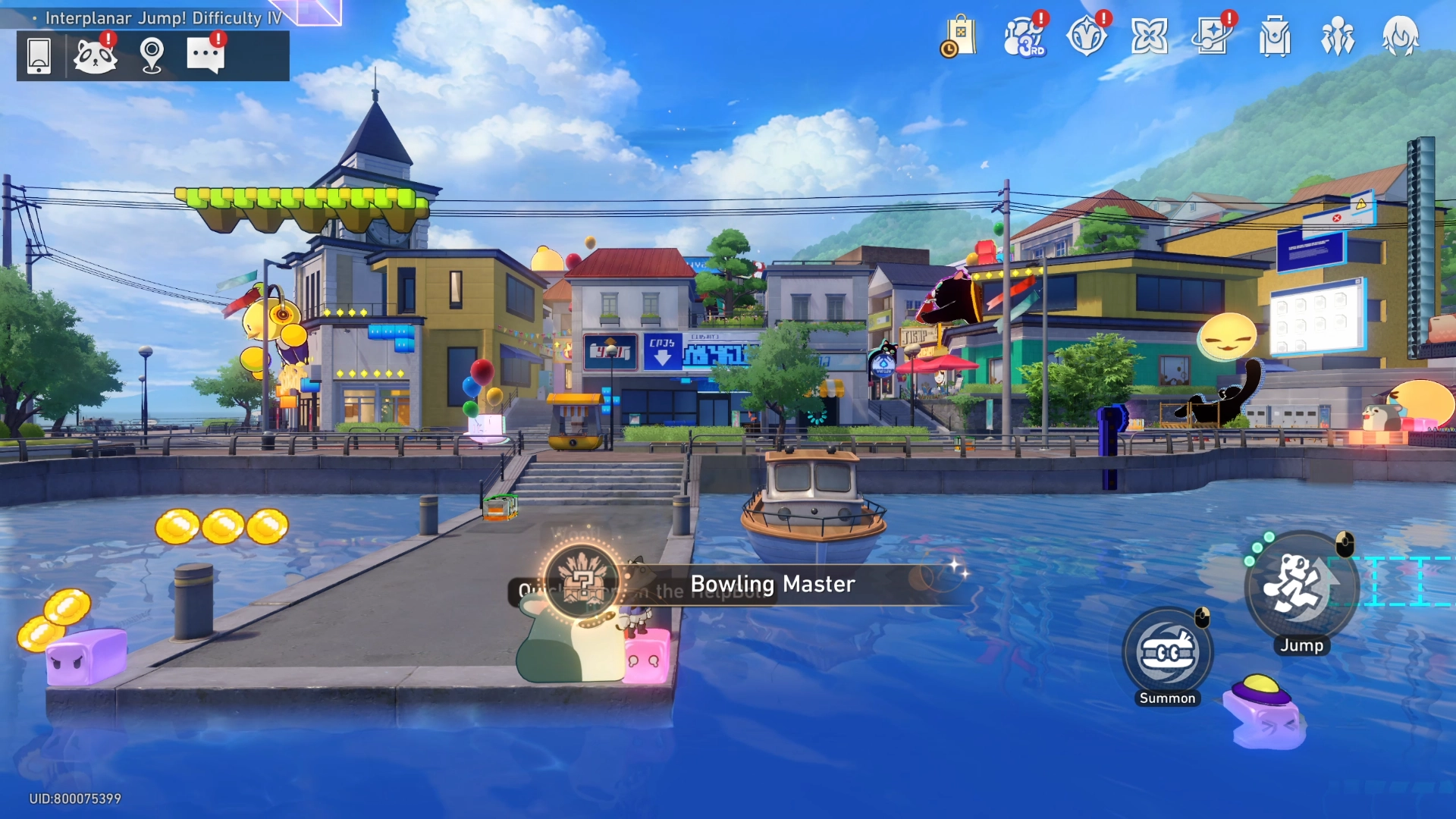Image resolution: width=1456 pixels, height=819 pixels.
Task: Open the backpack inventory
Action: [1275, 36]
